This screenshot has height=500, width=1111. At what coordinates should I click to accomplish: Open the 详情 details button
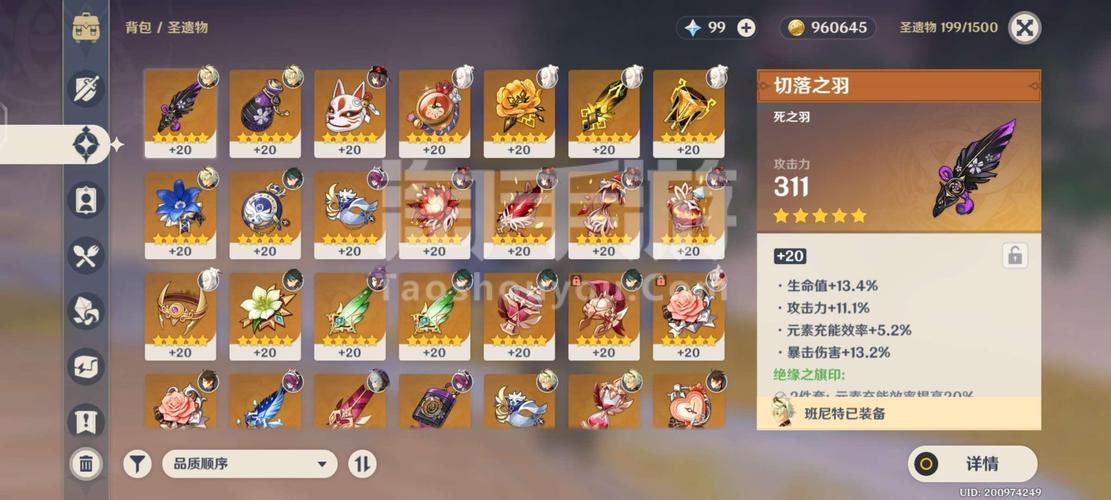tap(972, 464)
